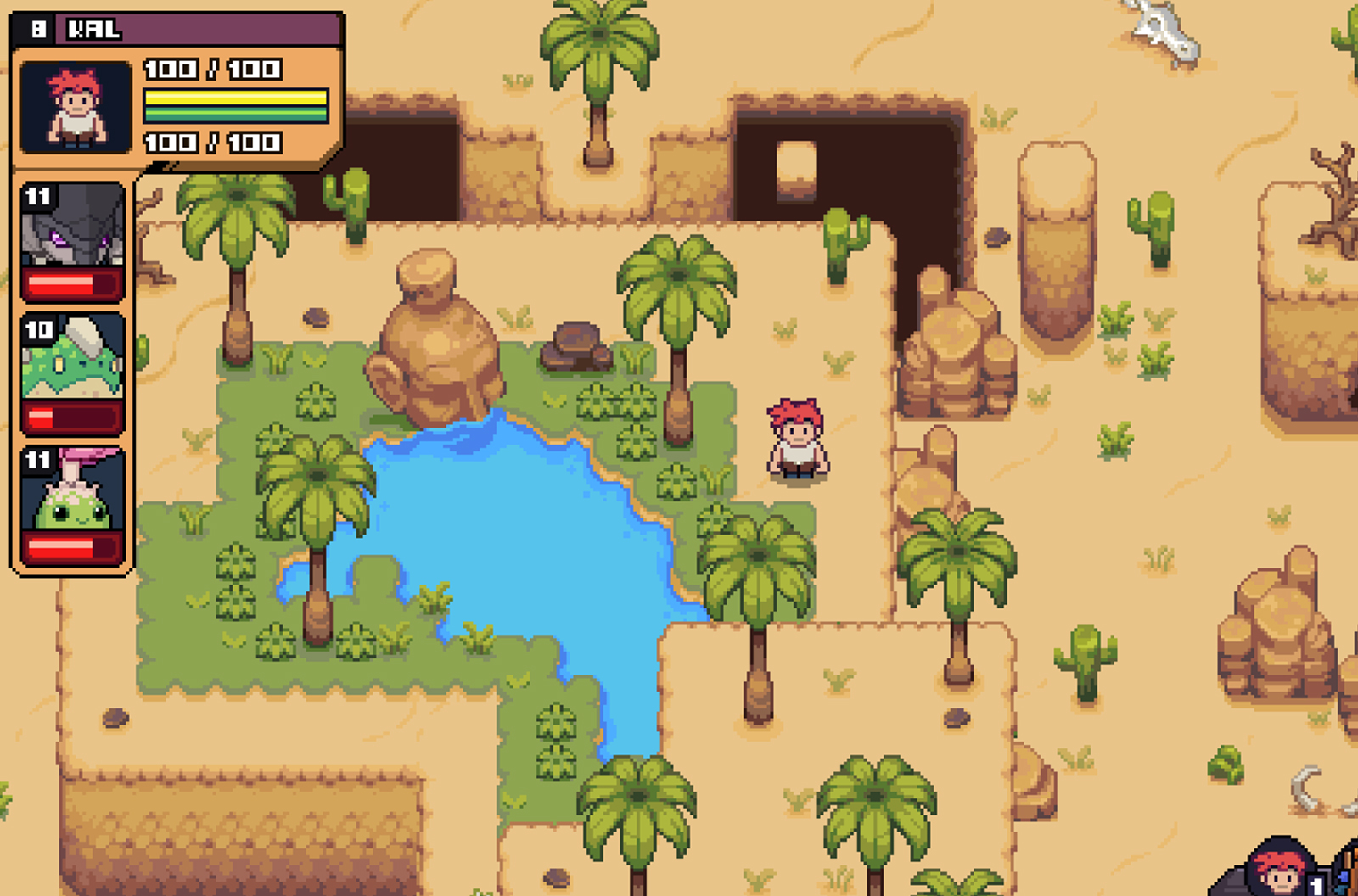Pick the green slime with pink mushroom portrait

(x=72, y=490)
